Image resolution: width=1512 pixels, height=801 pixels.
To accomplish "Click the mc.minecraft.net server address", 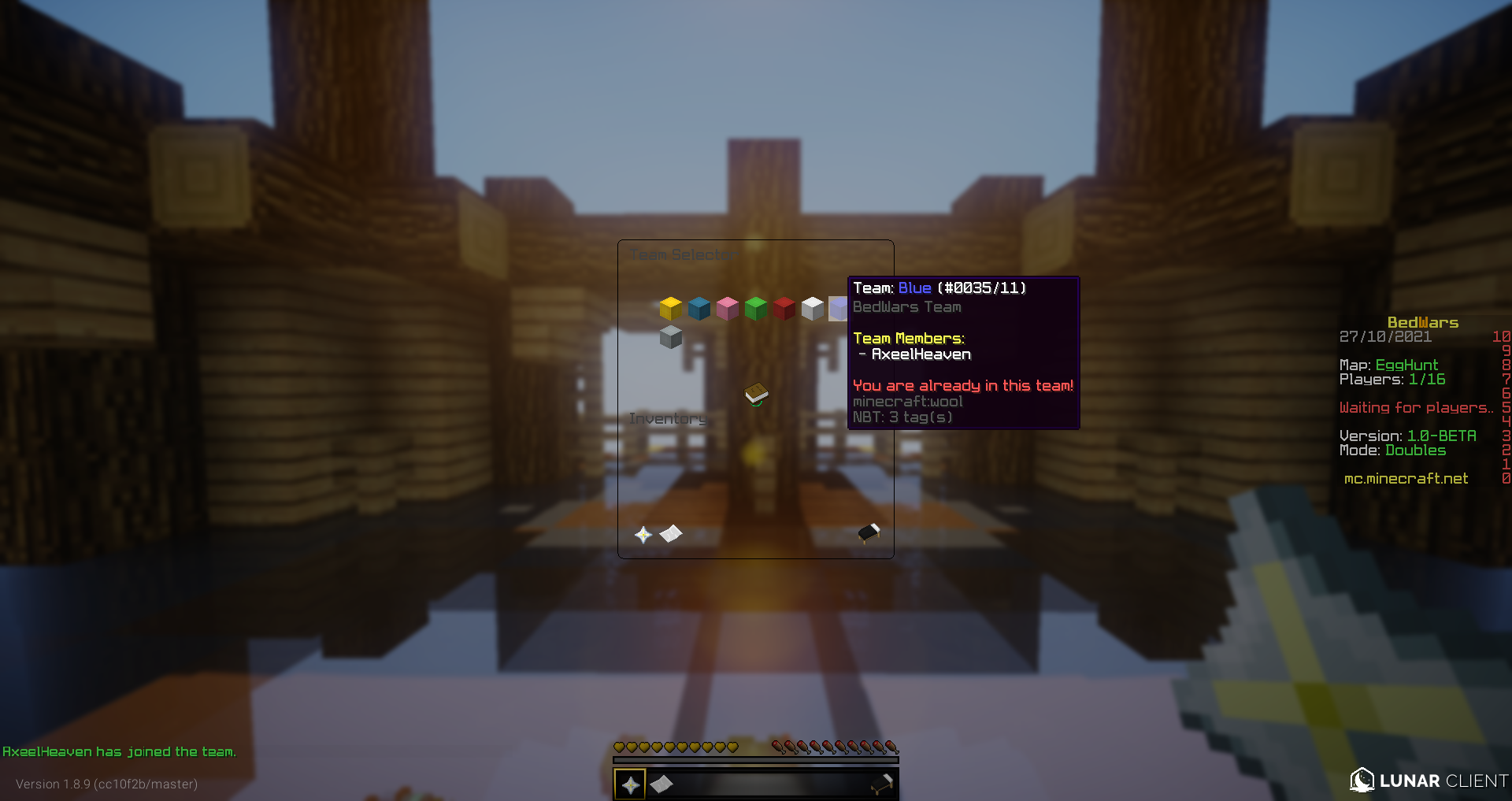I will [1405, 478].
